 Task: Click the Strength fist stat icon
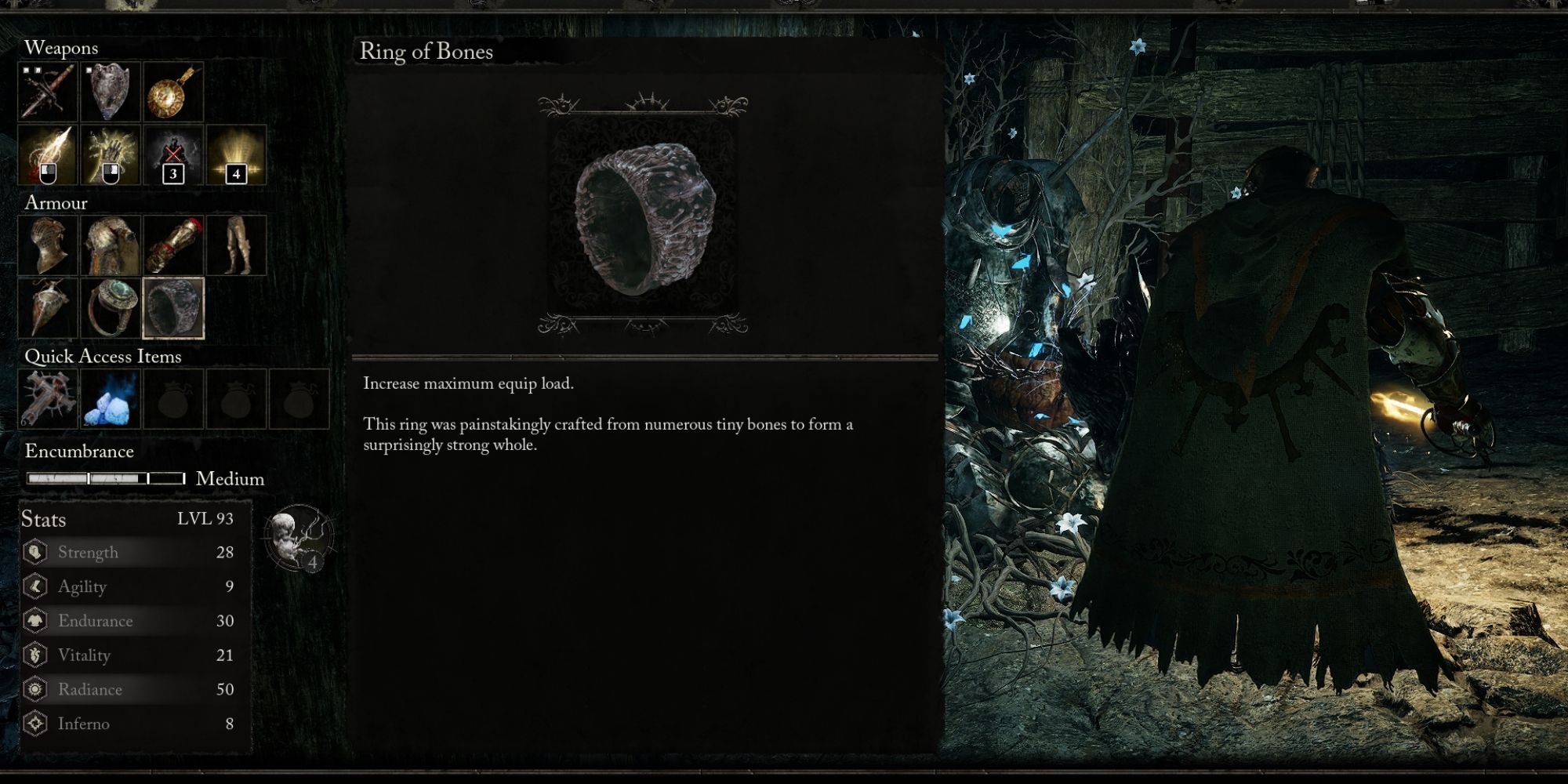point(34,552)
